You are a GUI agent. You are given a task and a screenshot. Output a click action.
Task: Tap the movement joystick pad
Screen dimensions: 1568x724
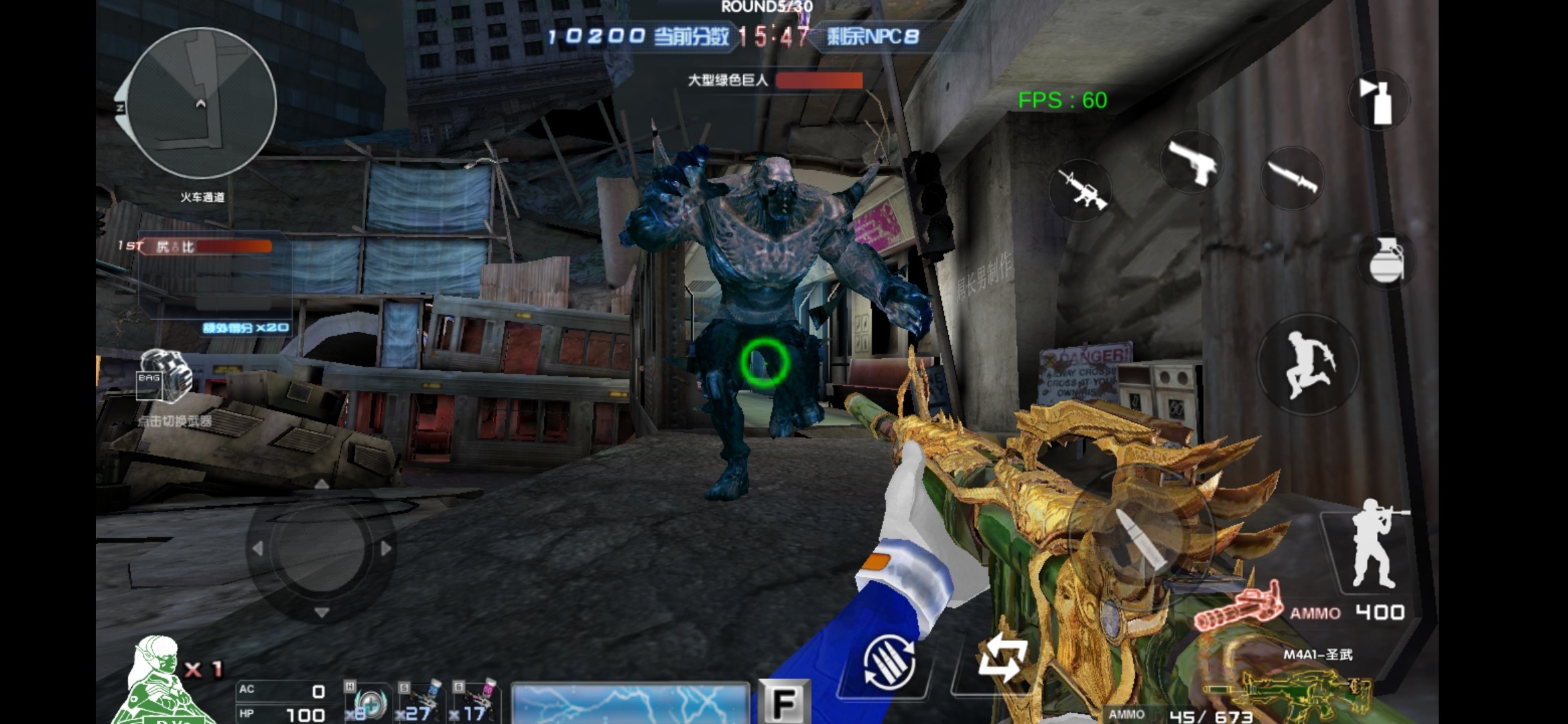tap(321, 548)
